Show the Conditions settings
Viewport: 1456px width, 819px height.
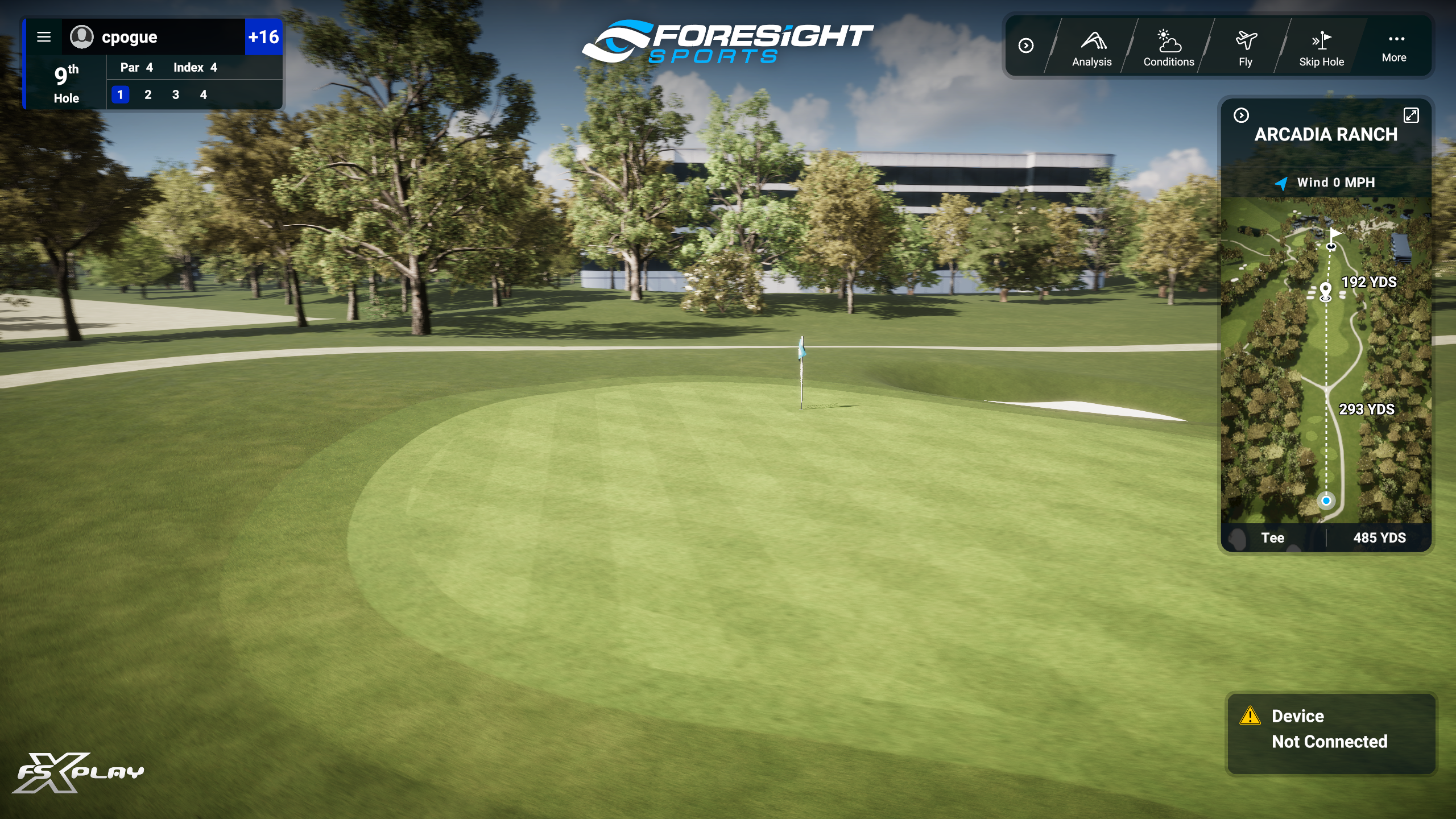pos(1169,48)
